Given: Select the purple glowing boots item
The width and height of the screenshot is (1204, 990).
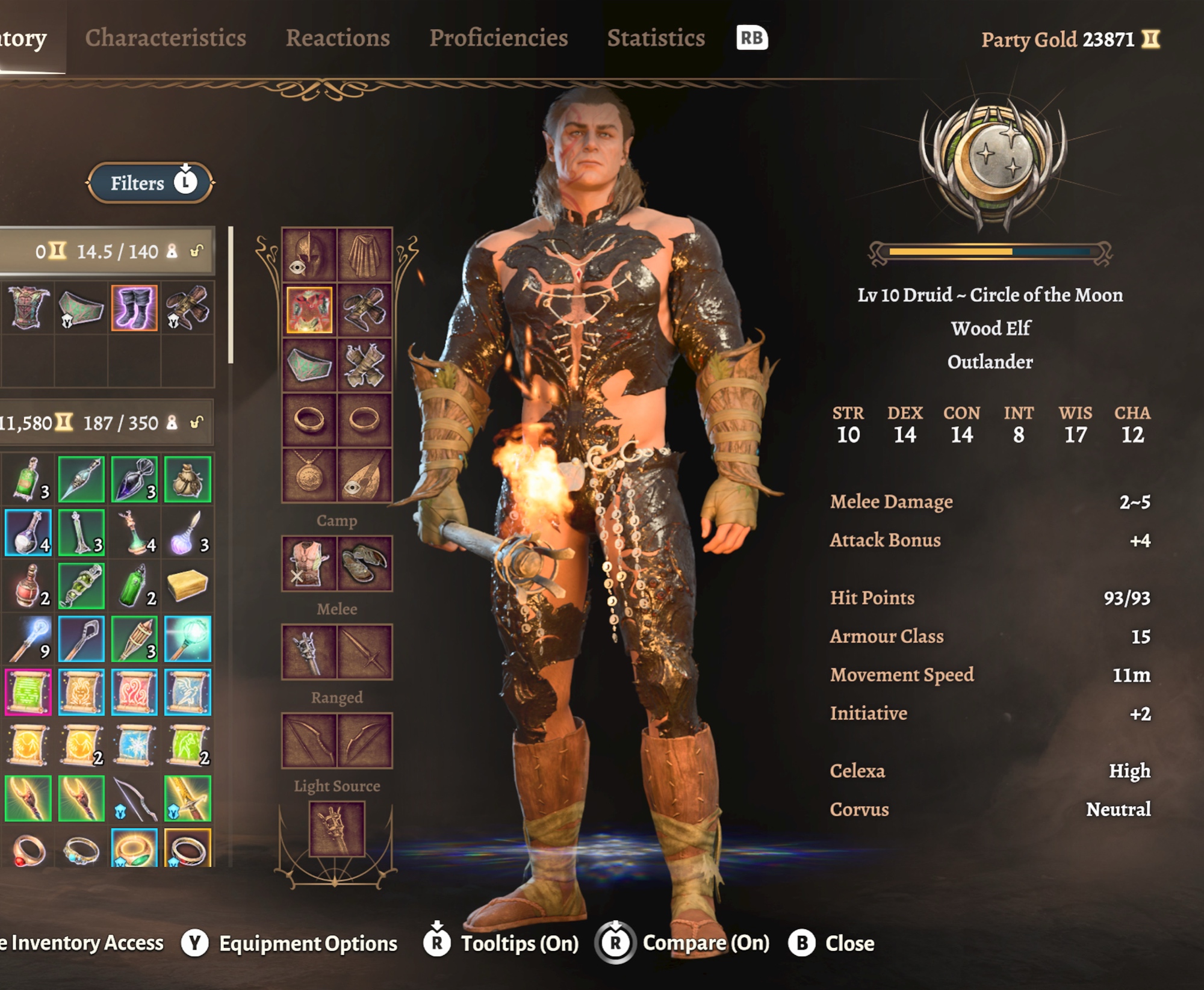Looking at the screenshot, I should click(134, 308).
